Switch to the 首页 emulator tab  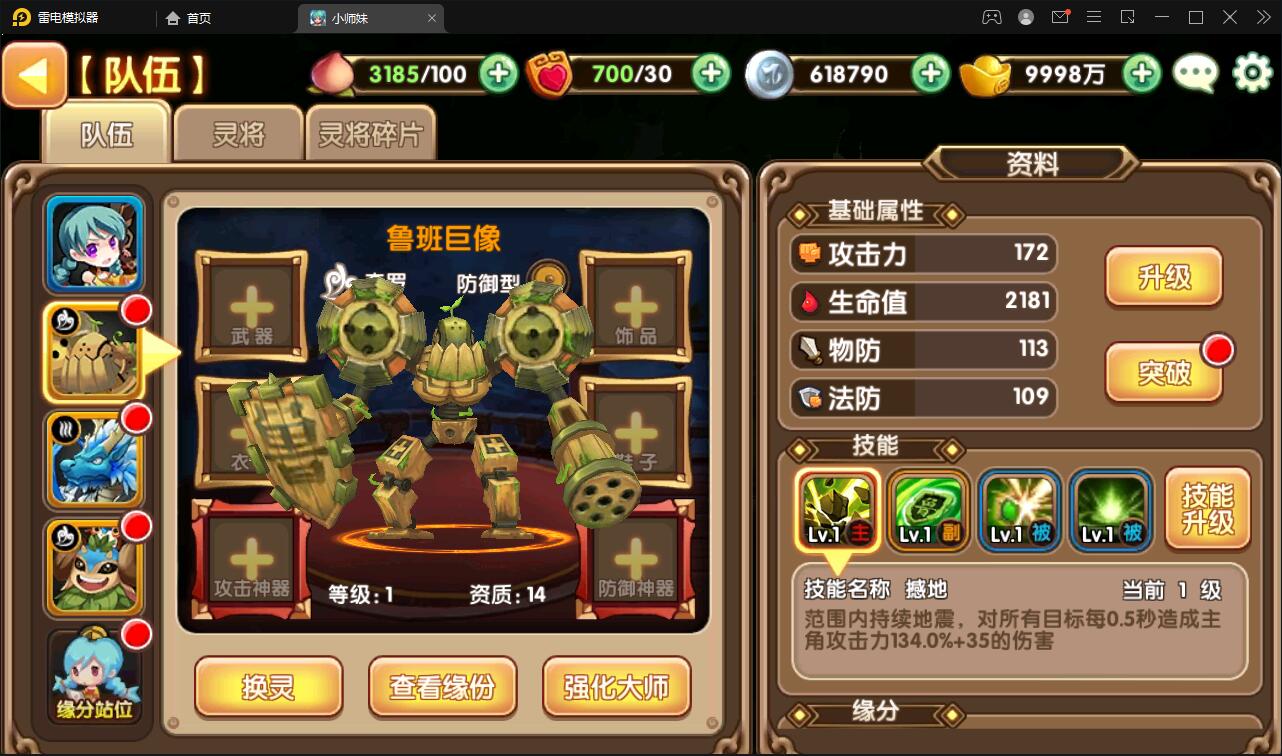(188, 17)
